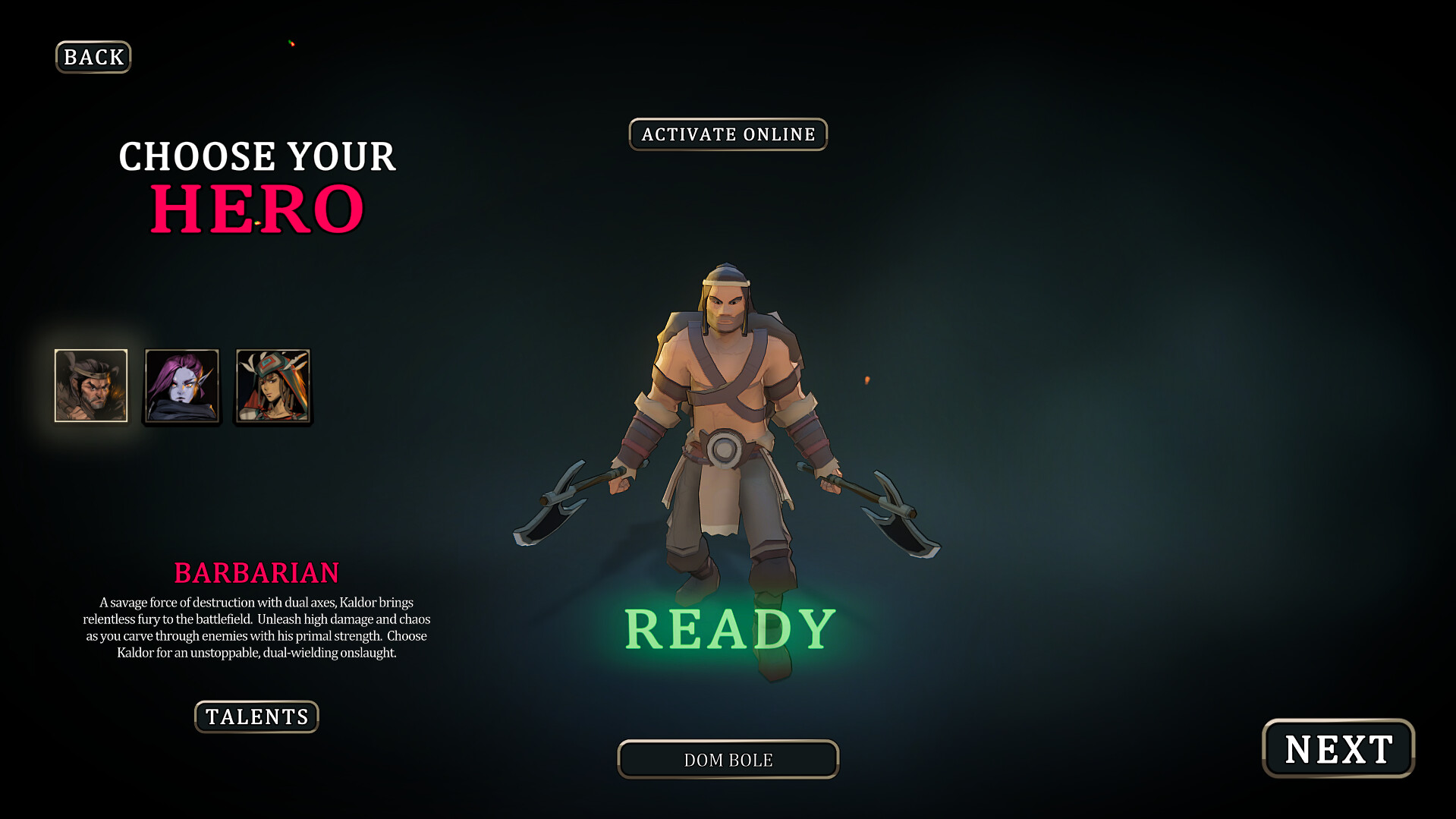Choose the purple sorceress hero portrait

pyautogui.click(x=181, y=386)
